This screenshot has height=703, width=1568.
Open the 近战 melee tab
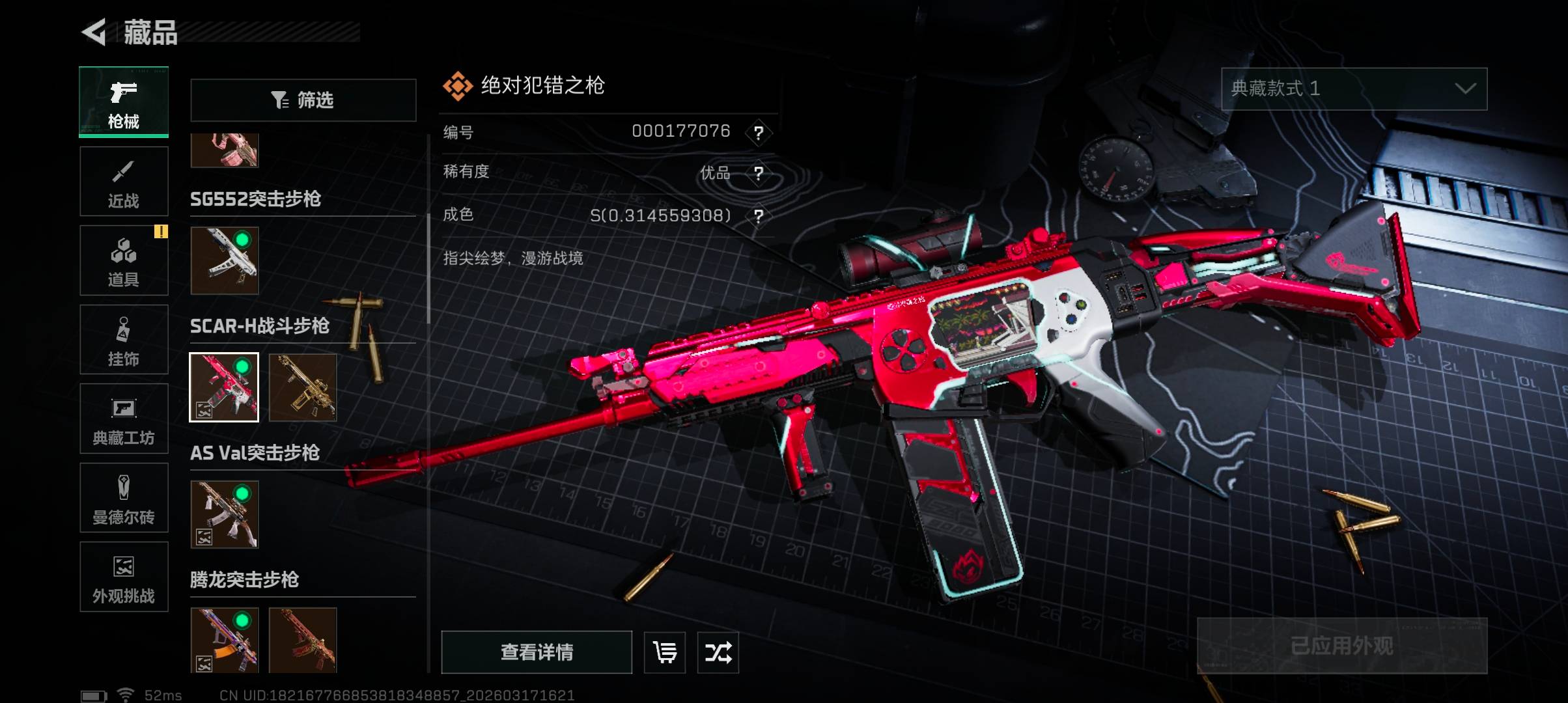pyautogui.click(x=124, y=182)
